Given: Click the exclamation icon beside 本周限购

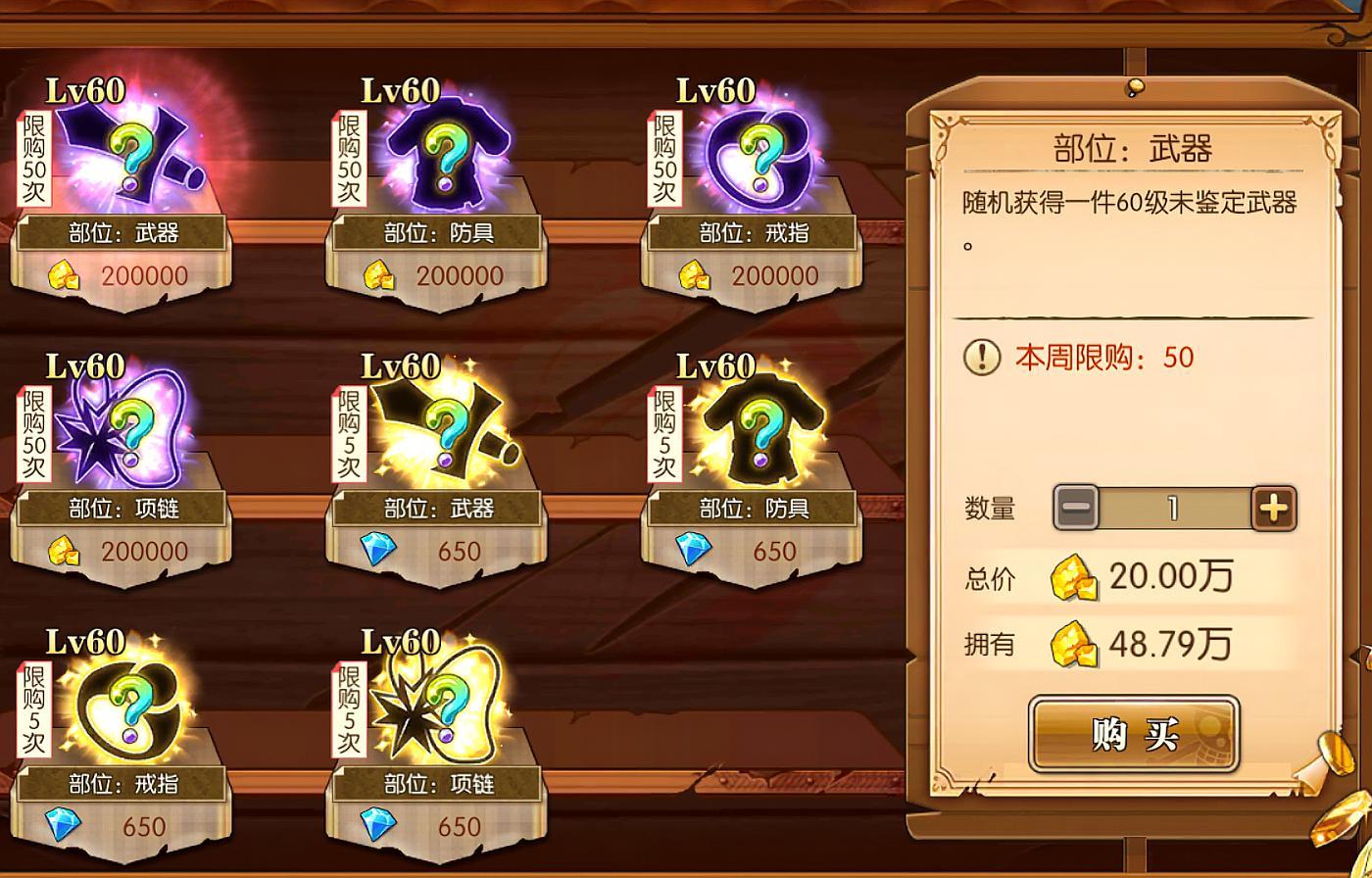Looking at the screenshot, I should click(x=984, y=357).
